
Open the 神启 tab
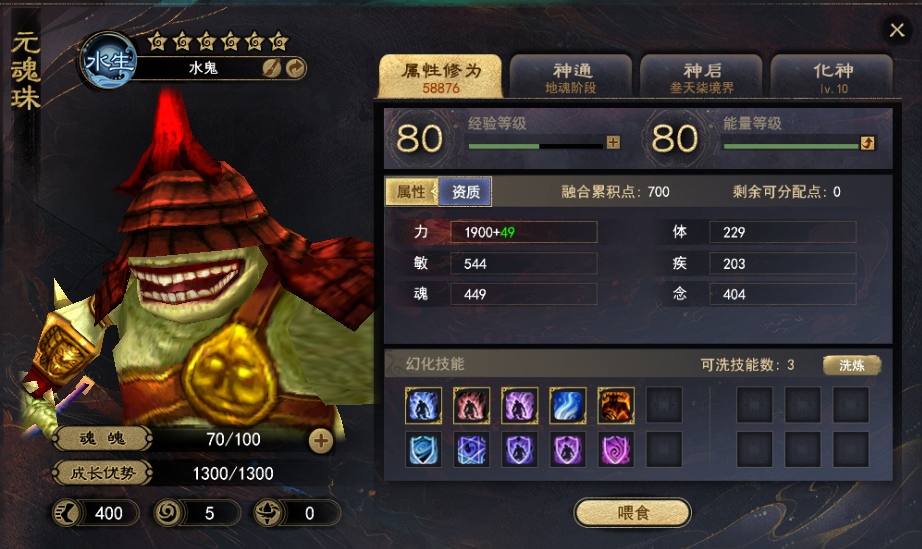[x=702, y=77]
